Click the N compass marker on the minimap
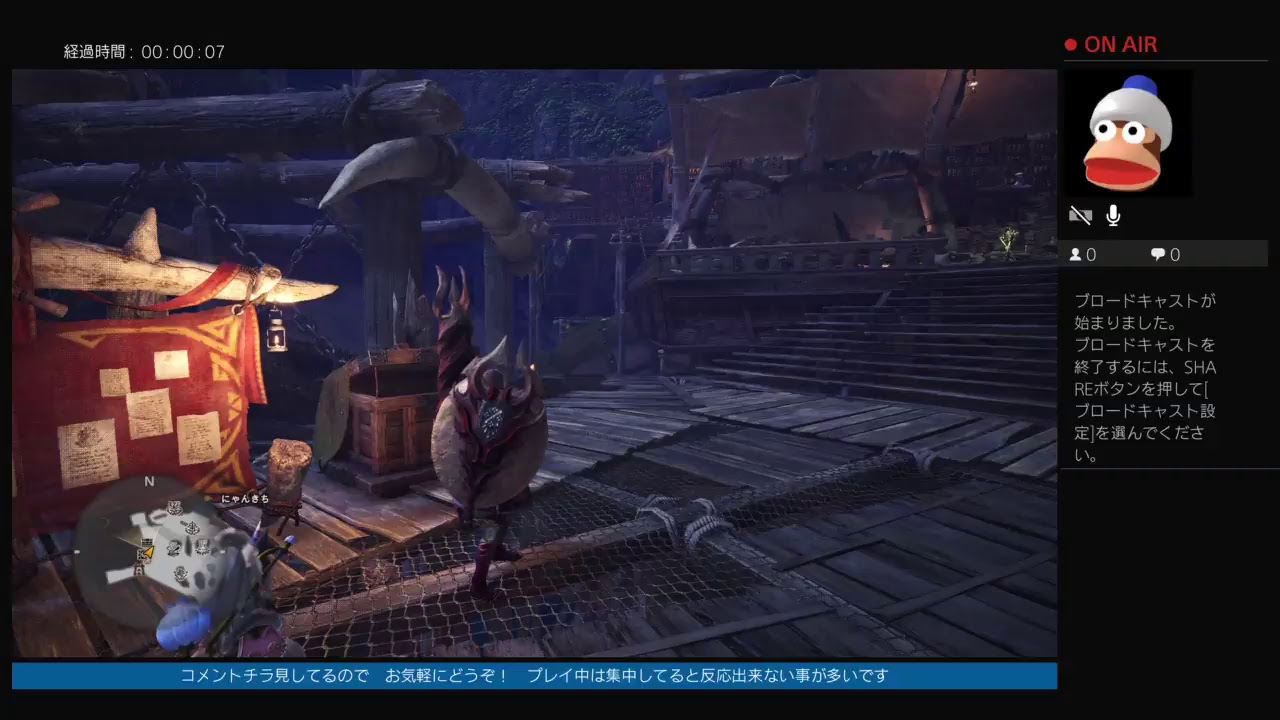Screen dimensions: 1280x720 pyautogui.click(x=148, y=481)
